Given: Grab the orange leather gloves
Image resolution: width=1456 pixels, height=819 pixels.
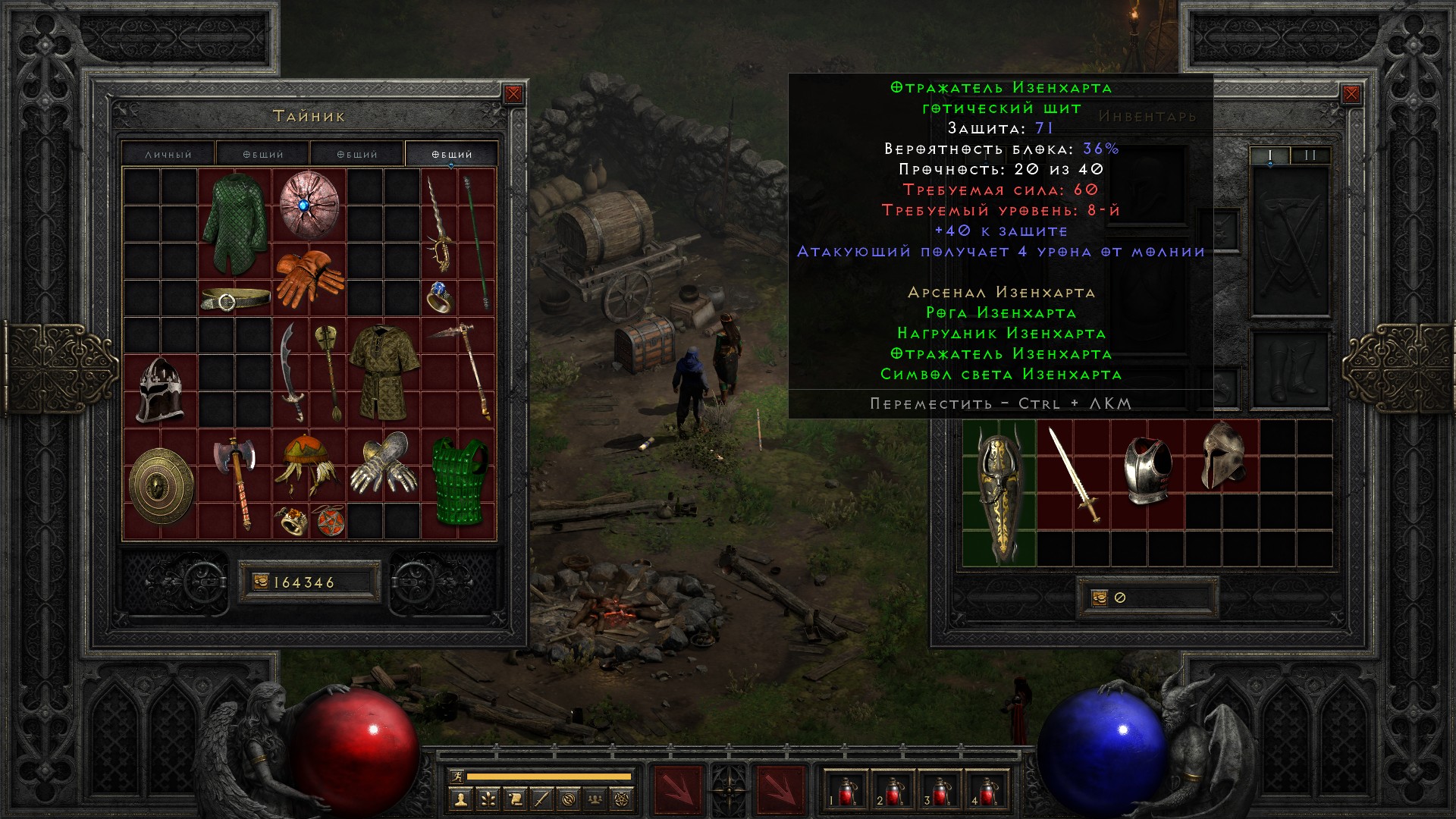Looking at the screenshot, I should [309, 278].
